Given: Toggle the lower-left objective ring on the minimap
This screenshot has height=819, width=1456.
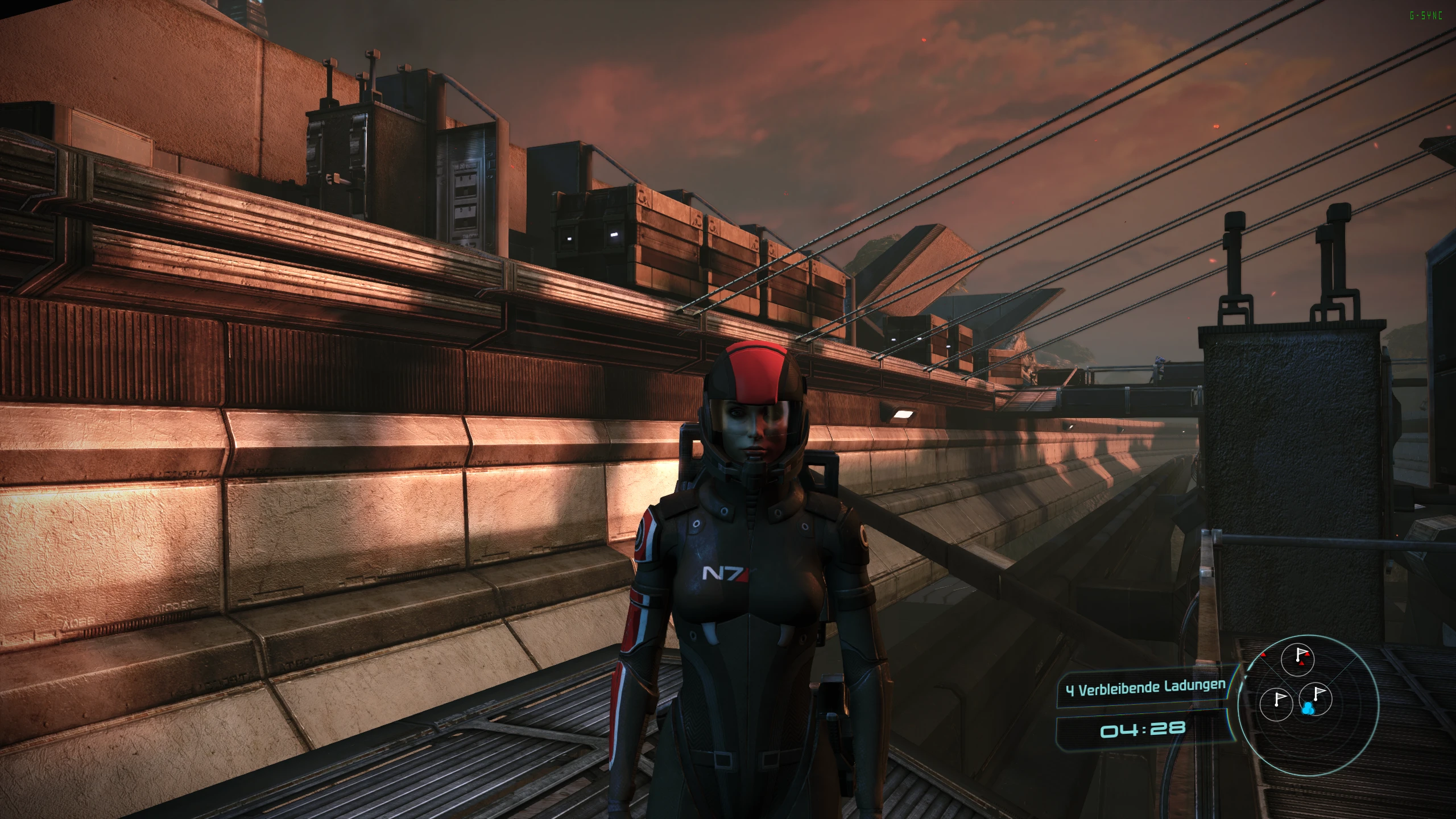Looking at the screenshot, I should point(1276,704).
